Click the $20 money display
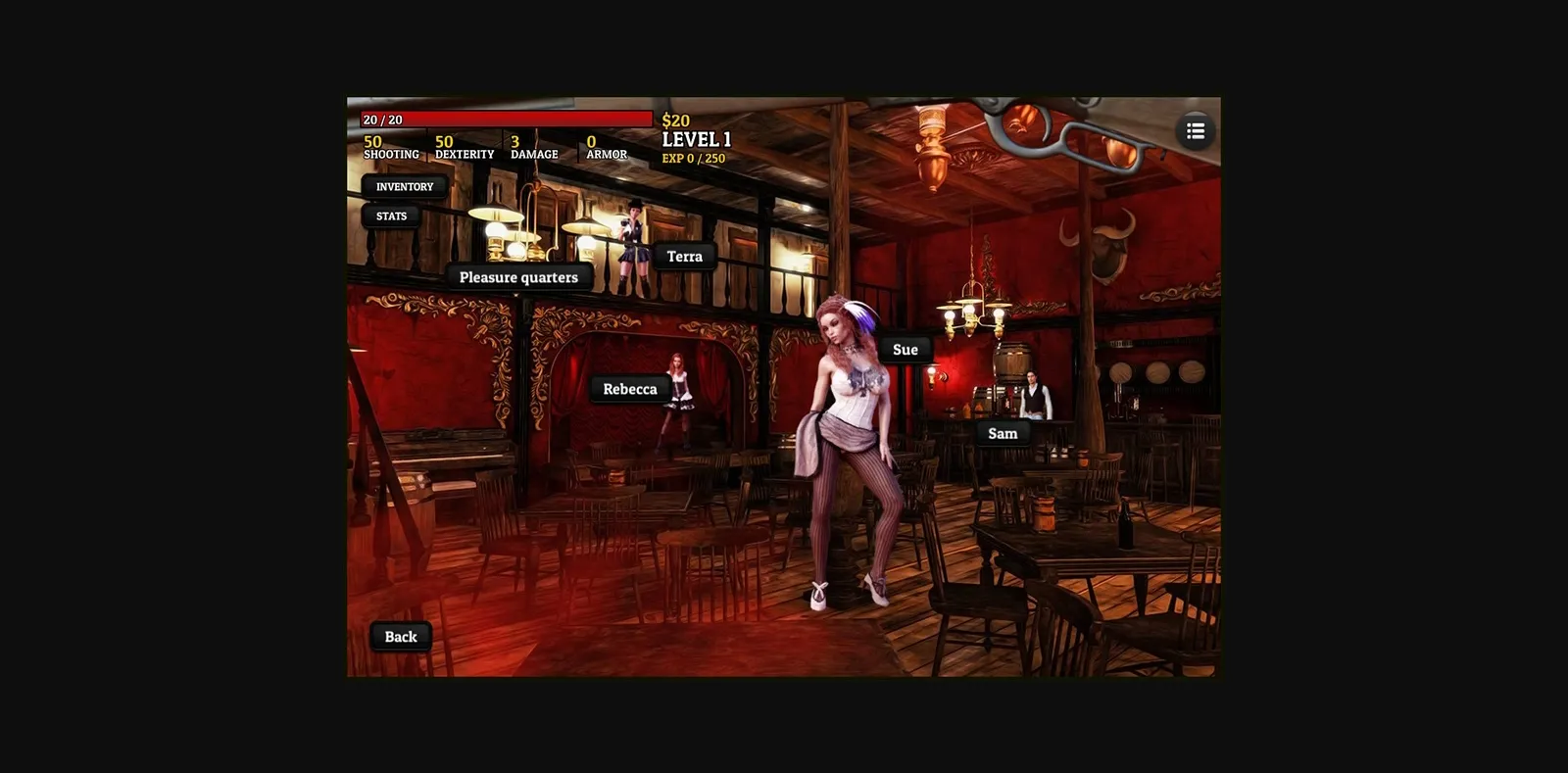The image size is (1568, 773). [x=674, y=120]
